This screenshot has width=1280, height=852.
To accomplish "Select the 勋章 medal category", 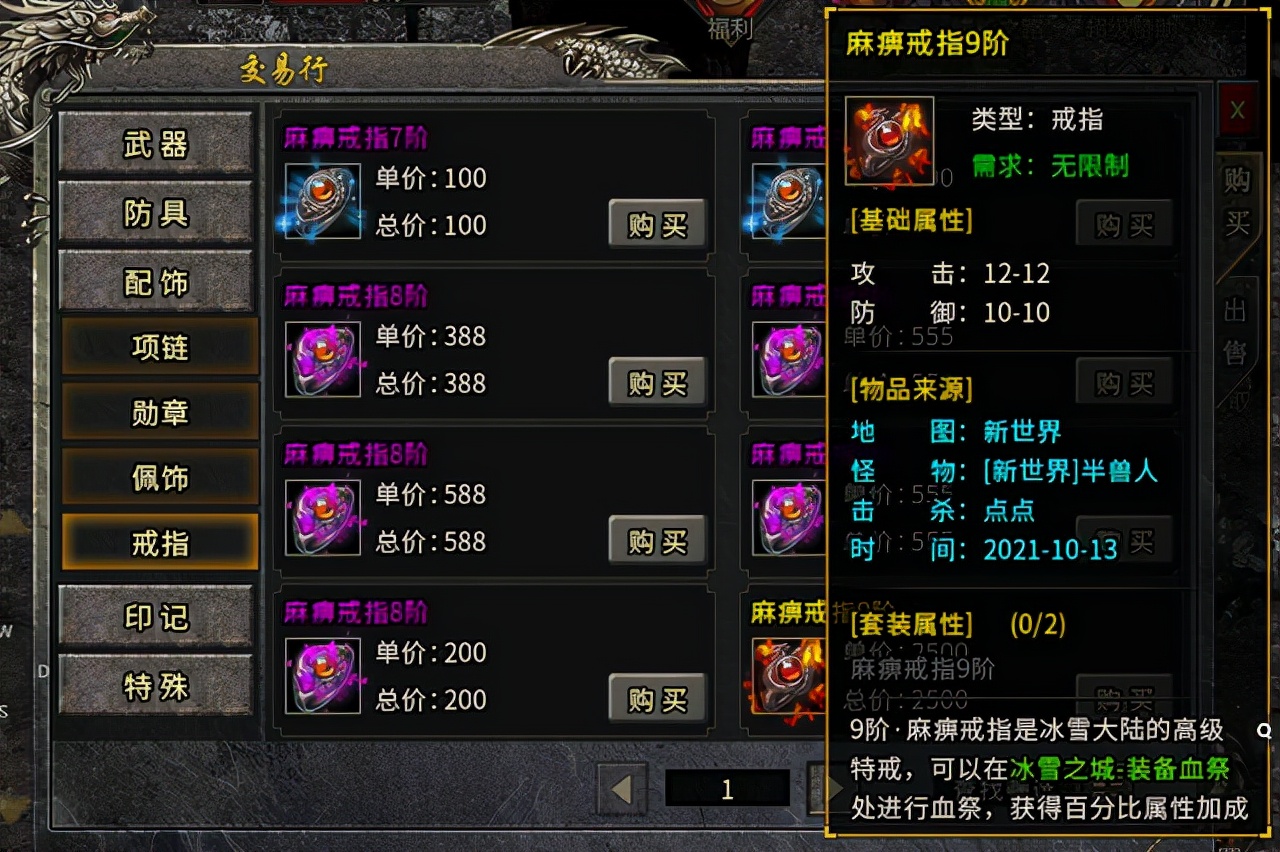I will click(158, 412).
